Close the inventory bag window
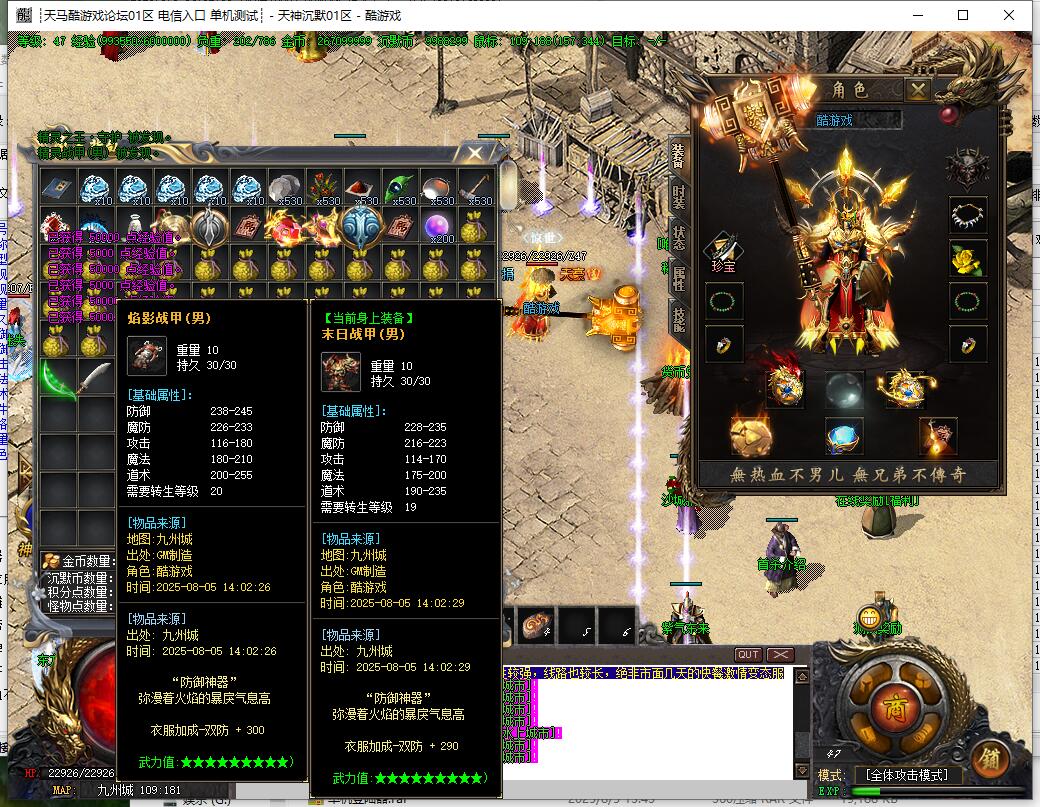 coord(474,153)
